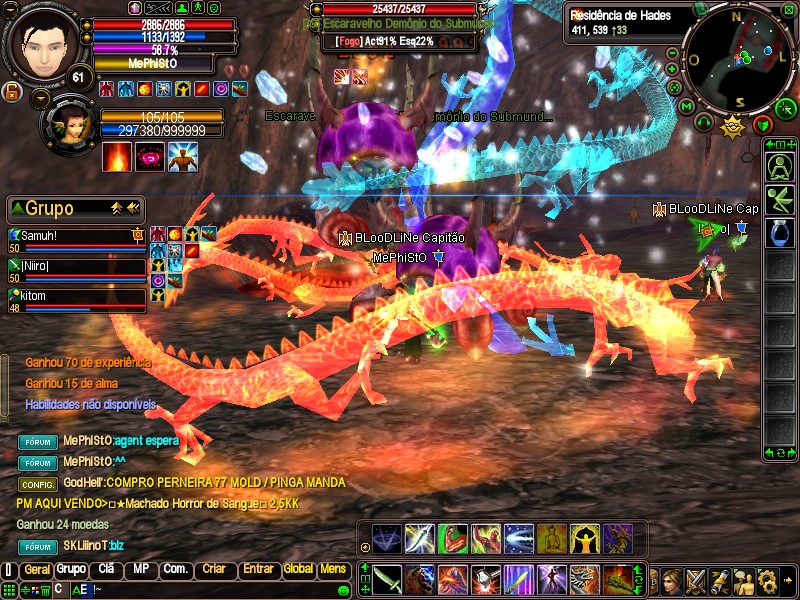Open the gears settings icon

pos(768,579)
